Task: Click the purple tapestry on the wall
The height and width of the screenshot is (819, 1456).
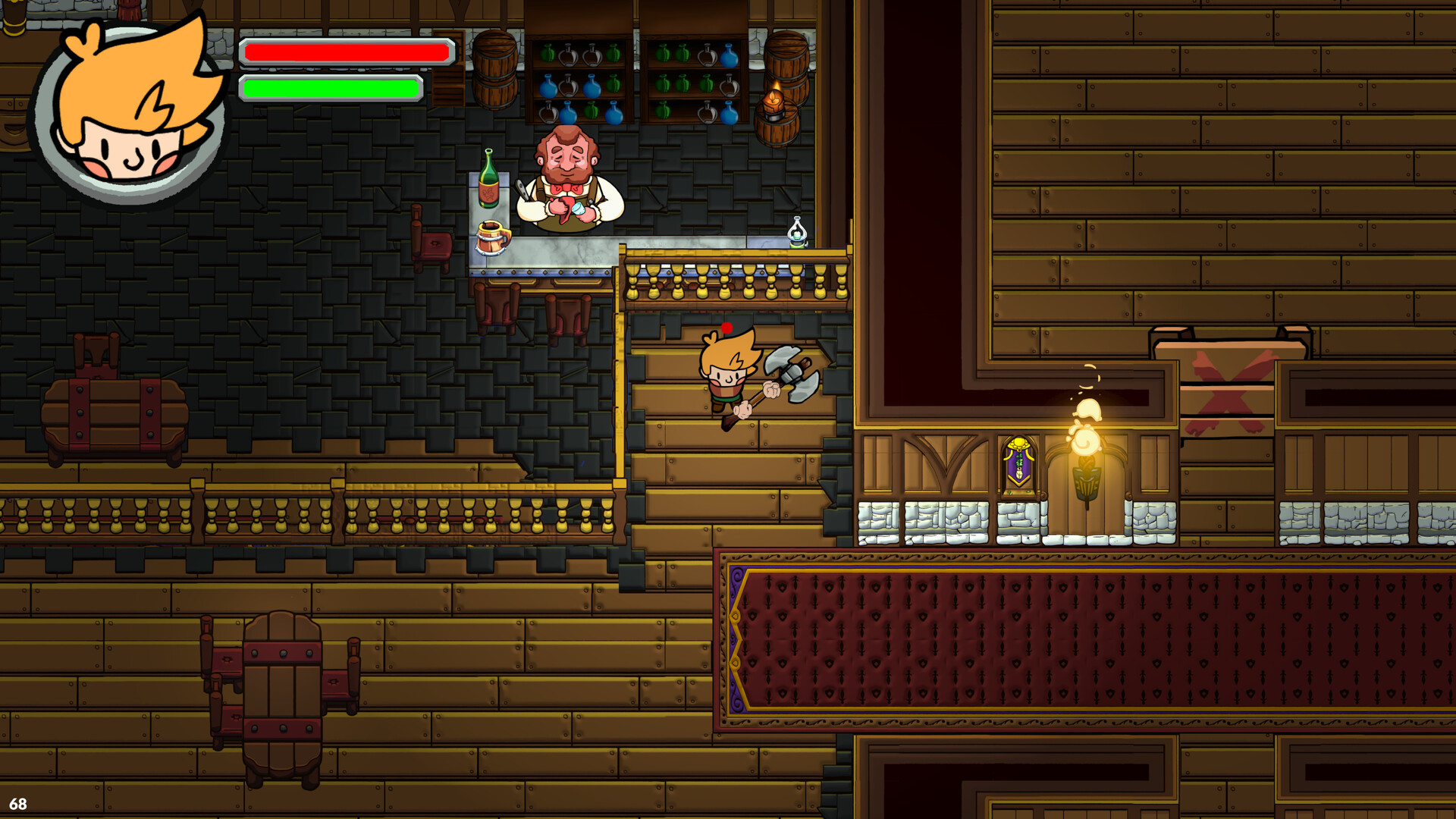Action: tap(1018, 459)
